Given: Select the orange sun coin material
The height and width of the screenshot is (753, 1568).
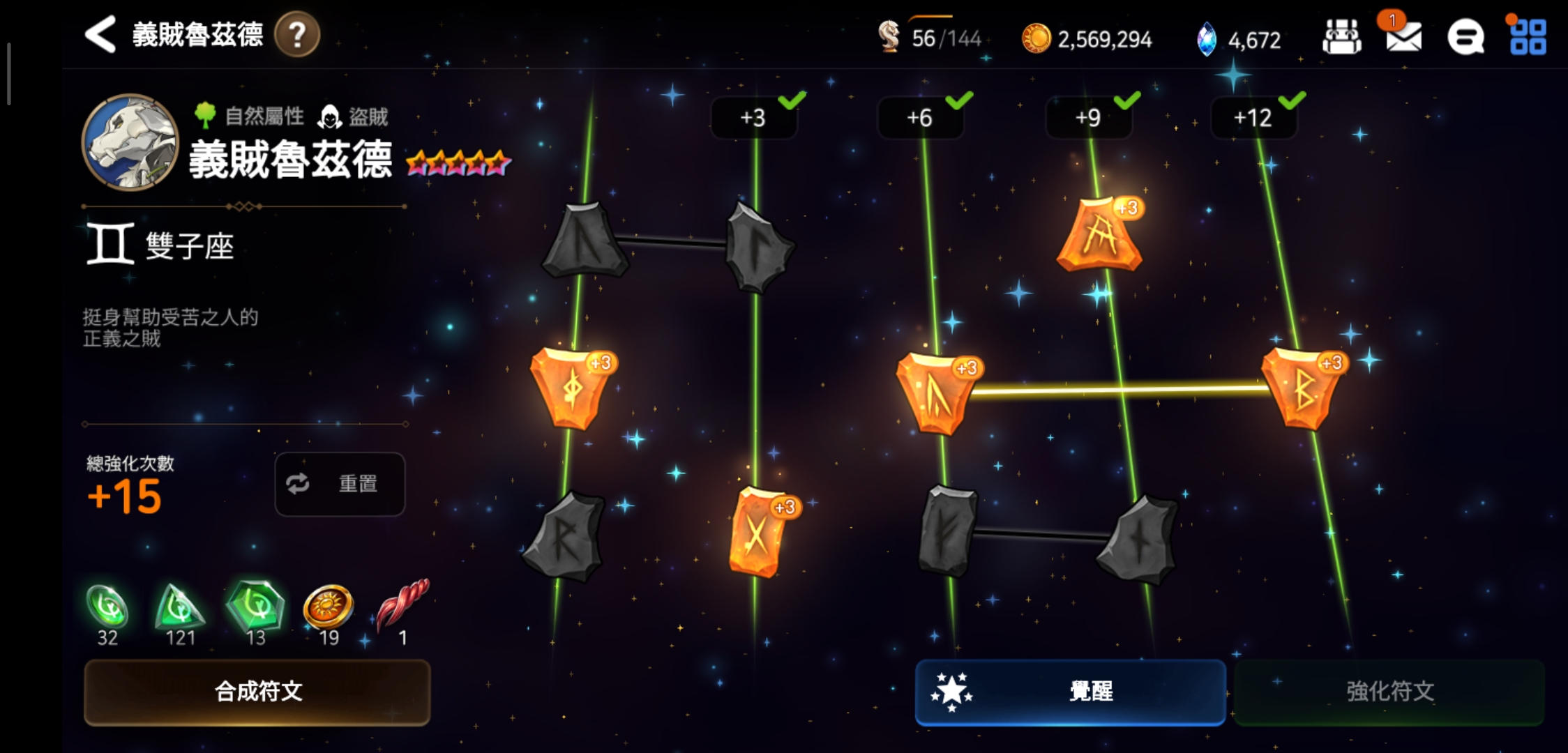Looking at the screenshot, I should click(x=329, y=607).
